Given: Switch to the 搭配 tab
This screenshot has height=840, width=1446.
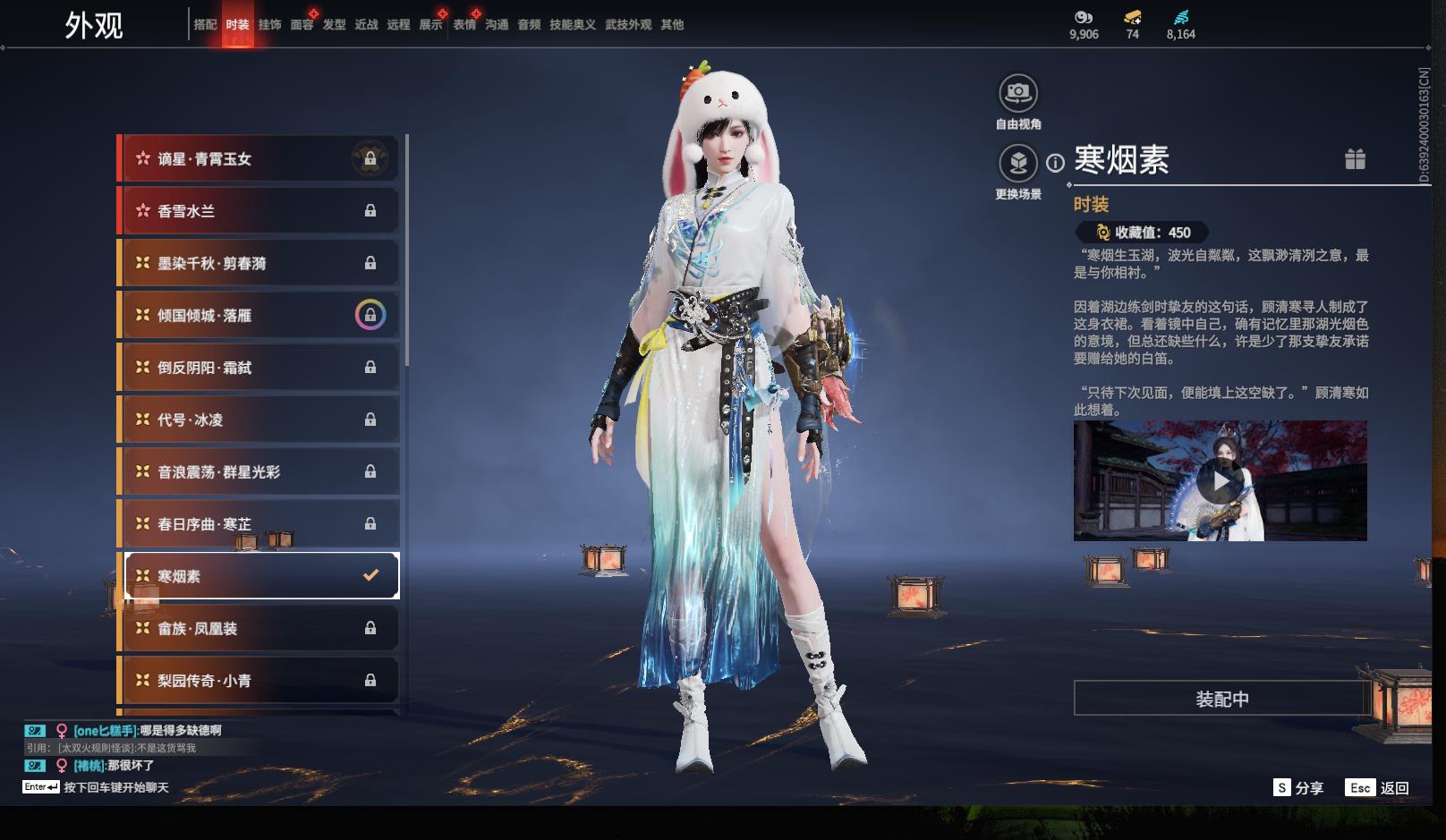Looking at the screenshot, I should pyautogui.click(x=205, y=25).
